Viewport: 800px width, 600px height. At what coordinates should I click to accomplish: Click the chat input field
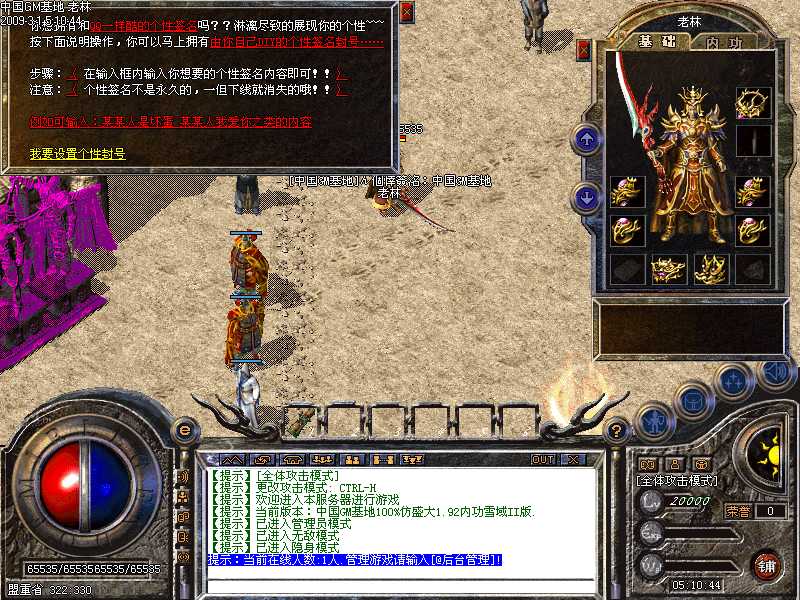(x=400, y=579)
